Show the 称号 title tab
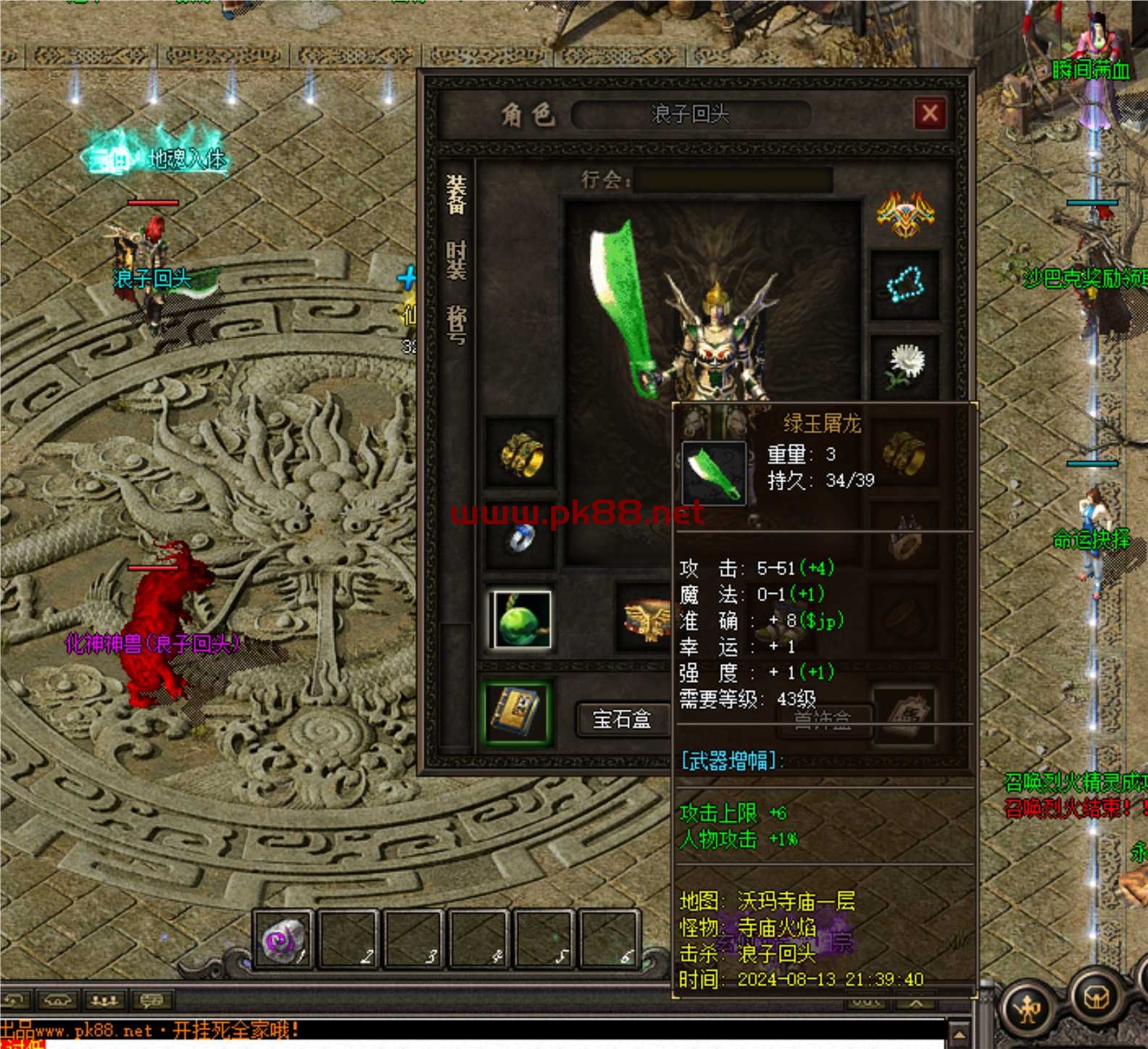Screen dimensions: 1148x1049 tap(456, 324)
